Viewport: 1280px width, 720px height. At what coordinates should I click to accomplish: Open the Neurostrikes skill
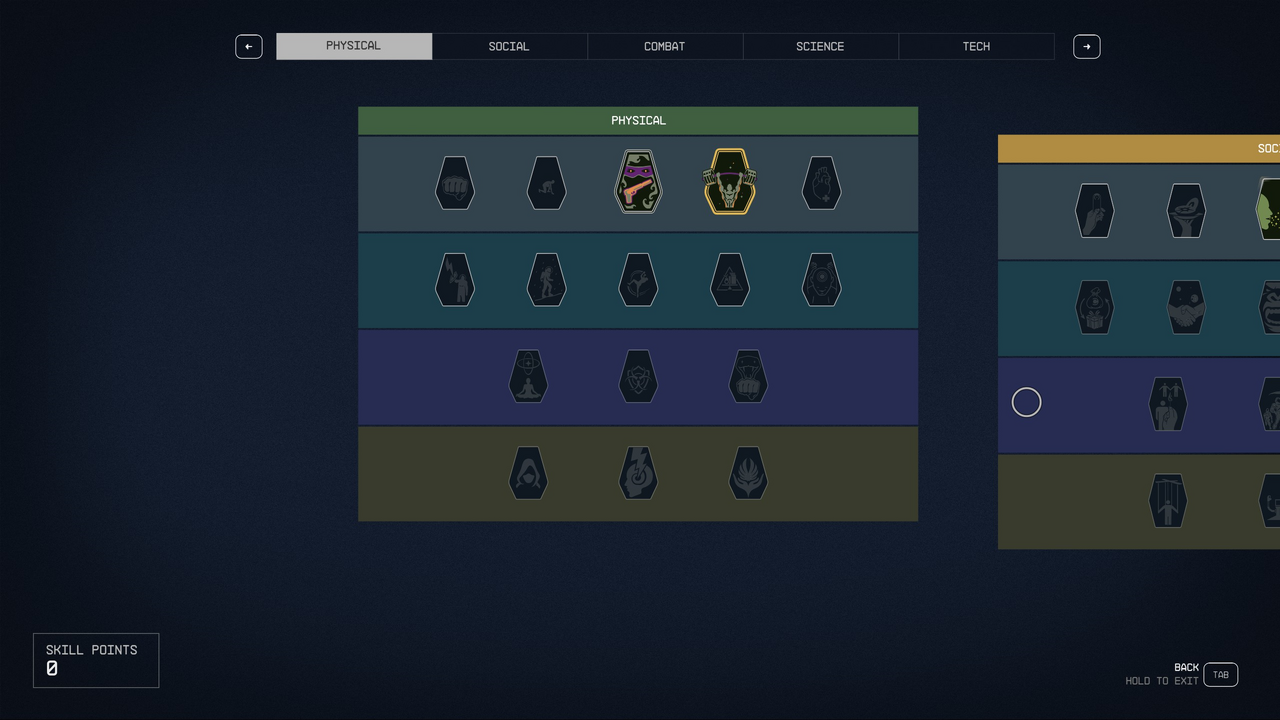pyautogui.click(x=638, y=474)
